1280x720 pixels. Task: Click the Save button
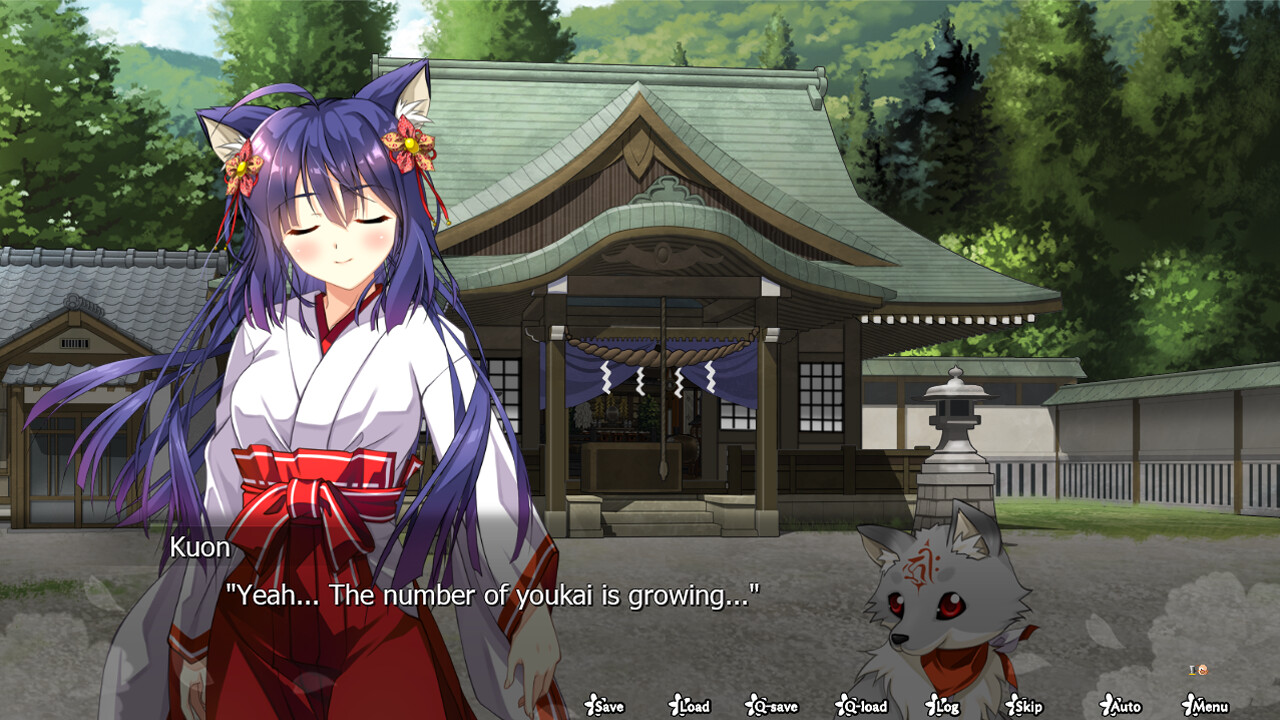click(x=609, y=706)
